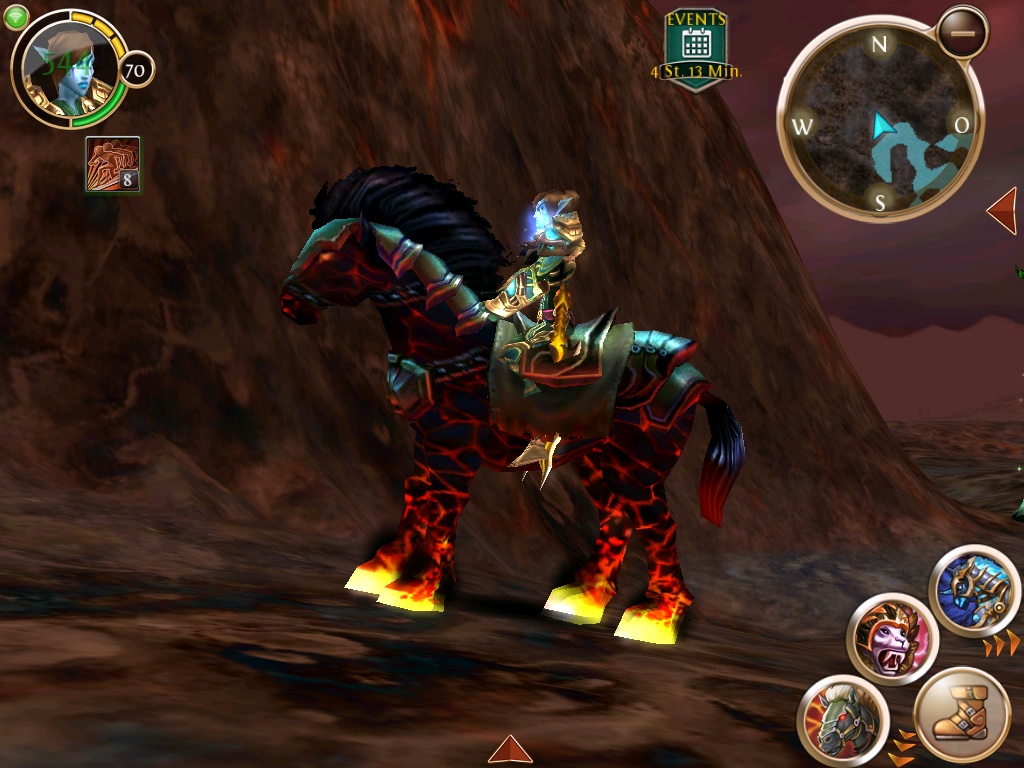Select the lava horse mount icon
This screenshot has width=1024, height=768.
(843, 719)
